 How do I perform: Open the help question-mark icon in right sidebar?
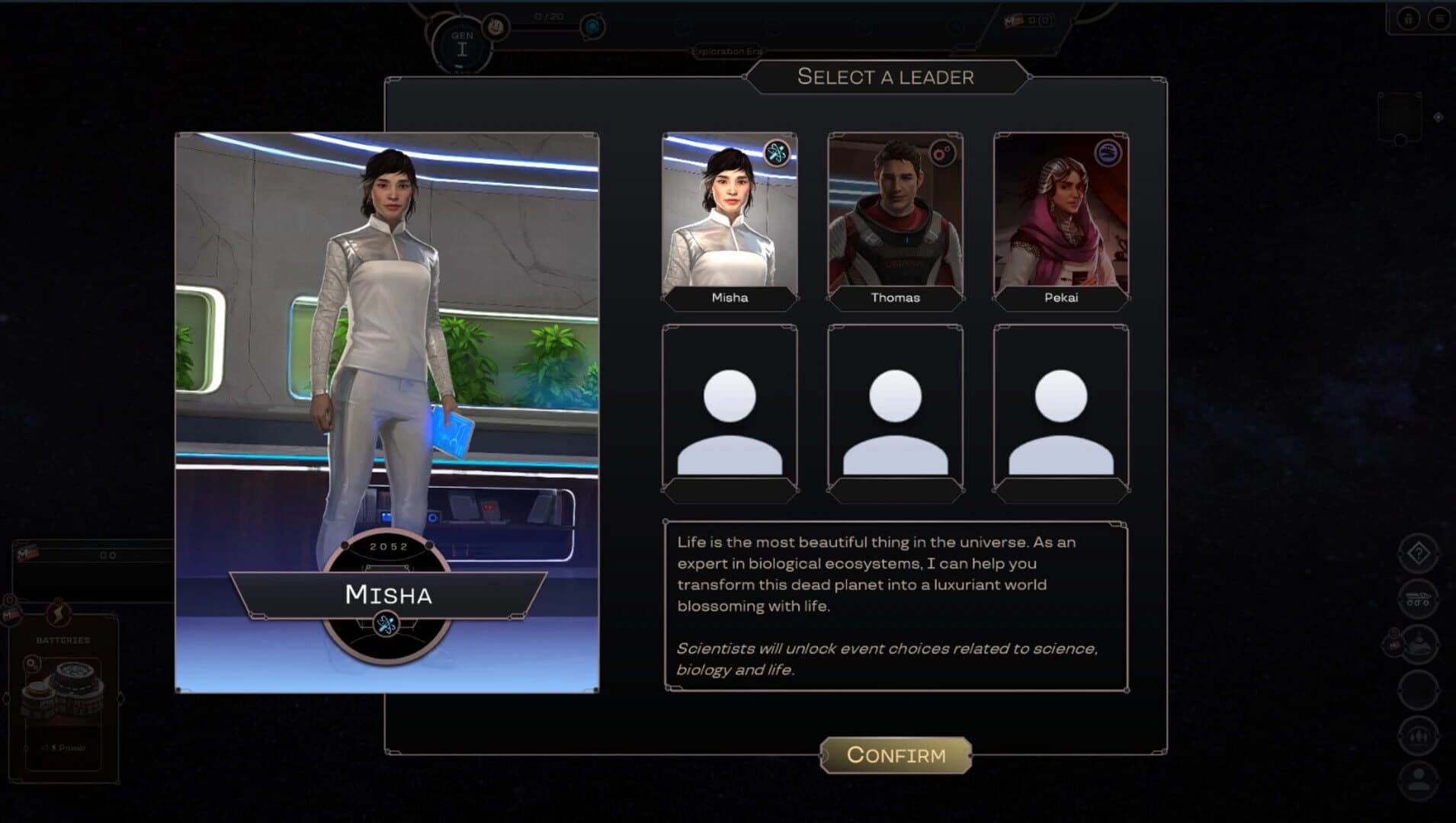pyautogui.click(x=1418, y=552)
